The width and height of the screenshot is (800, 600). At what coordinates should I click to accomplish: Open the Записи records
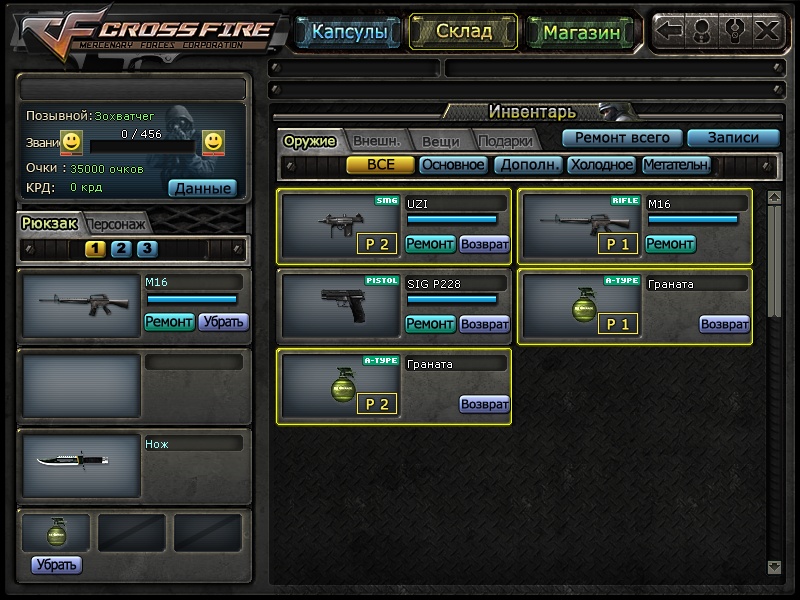pos(733,138)
